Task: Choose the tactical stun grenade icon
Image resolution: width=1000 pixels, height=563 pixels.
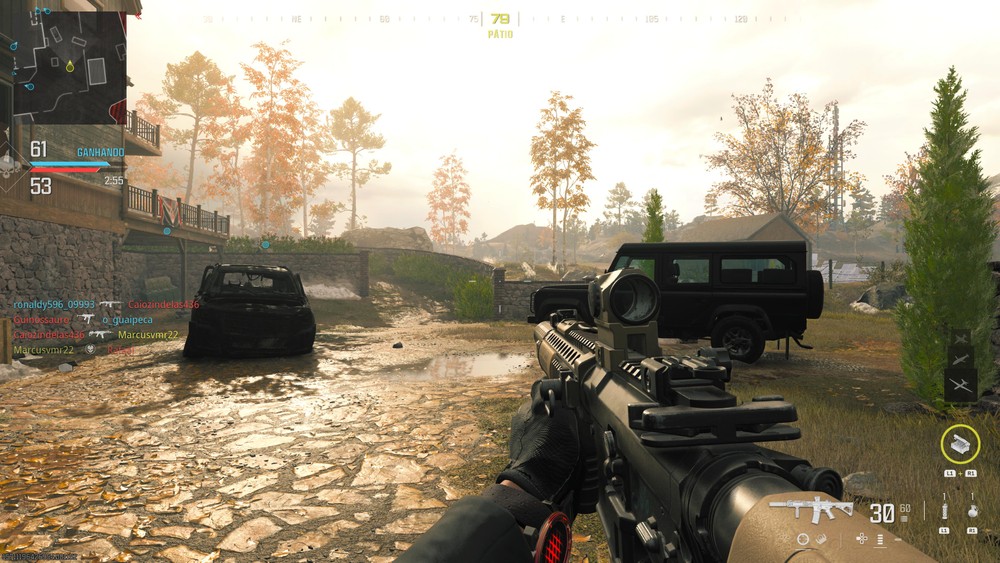Action: tap(944, 511)
